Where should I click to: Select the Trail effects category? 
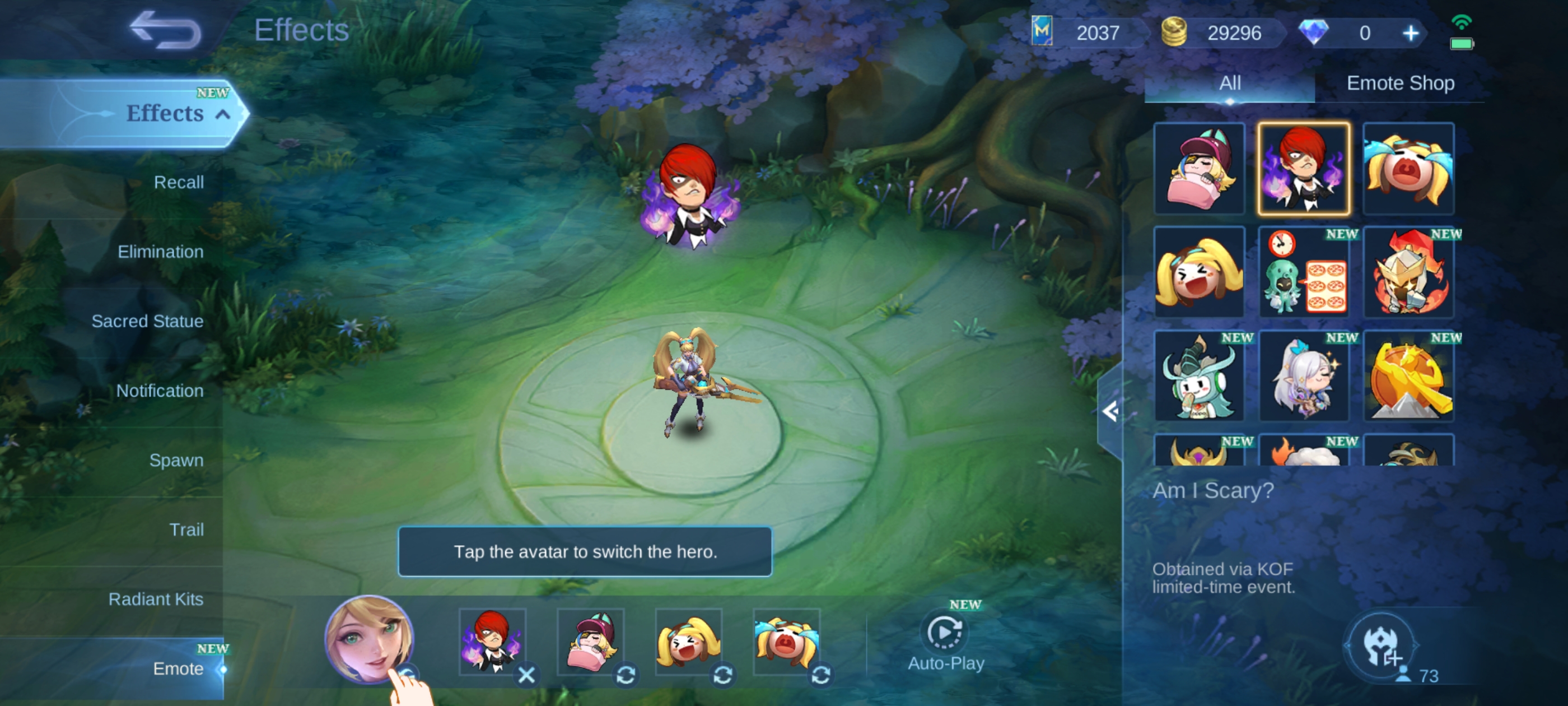tap(186, 529)
